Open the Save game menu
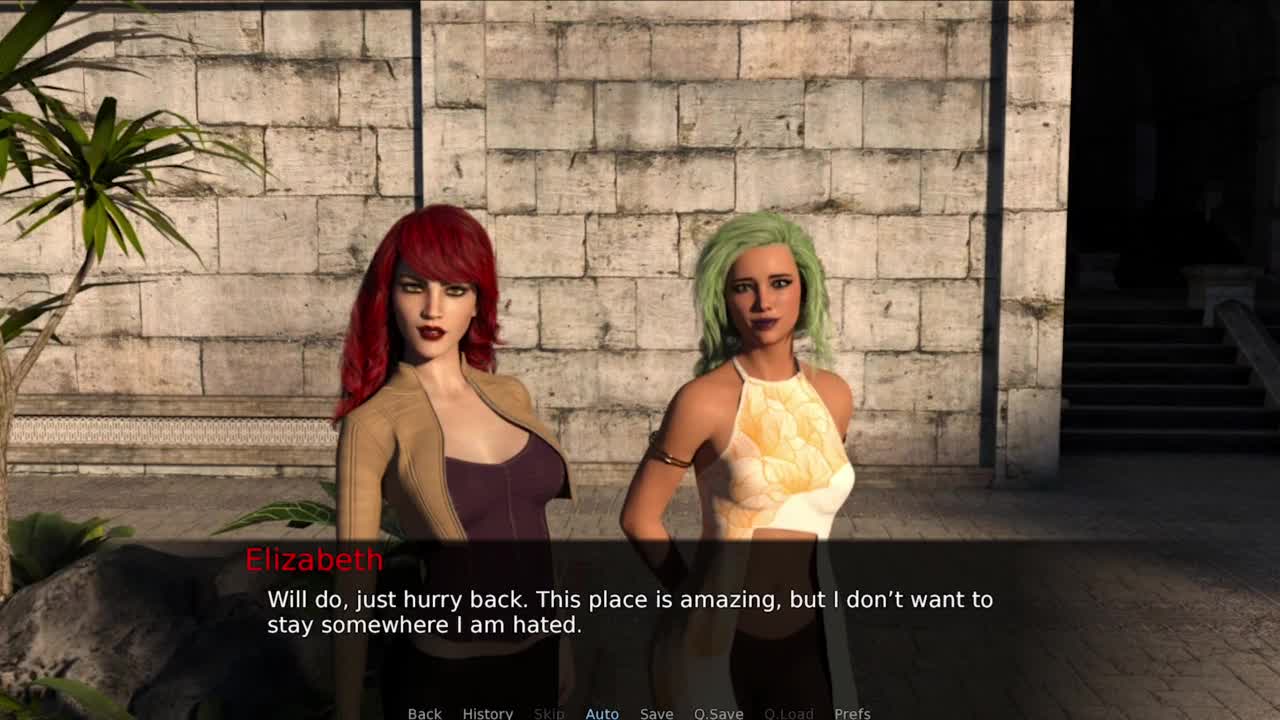This screenshot has height=720, width=1280. [x=656, y=713]
